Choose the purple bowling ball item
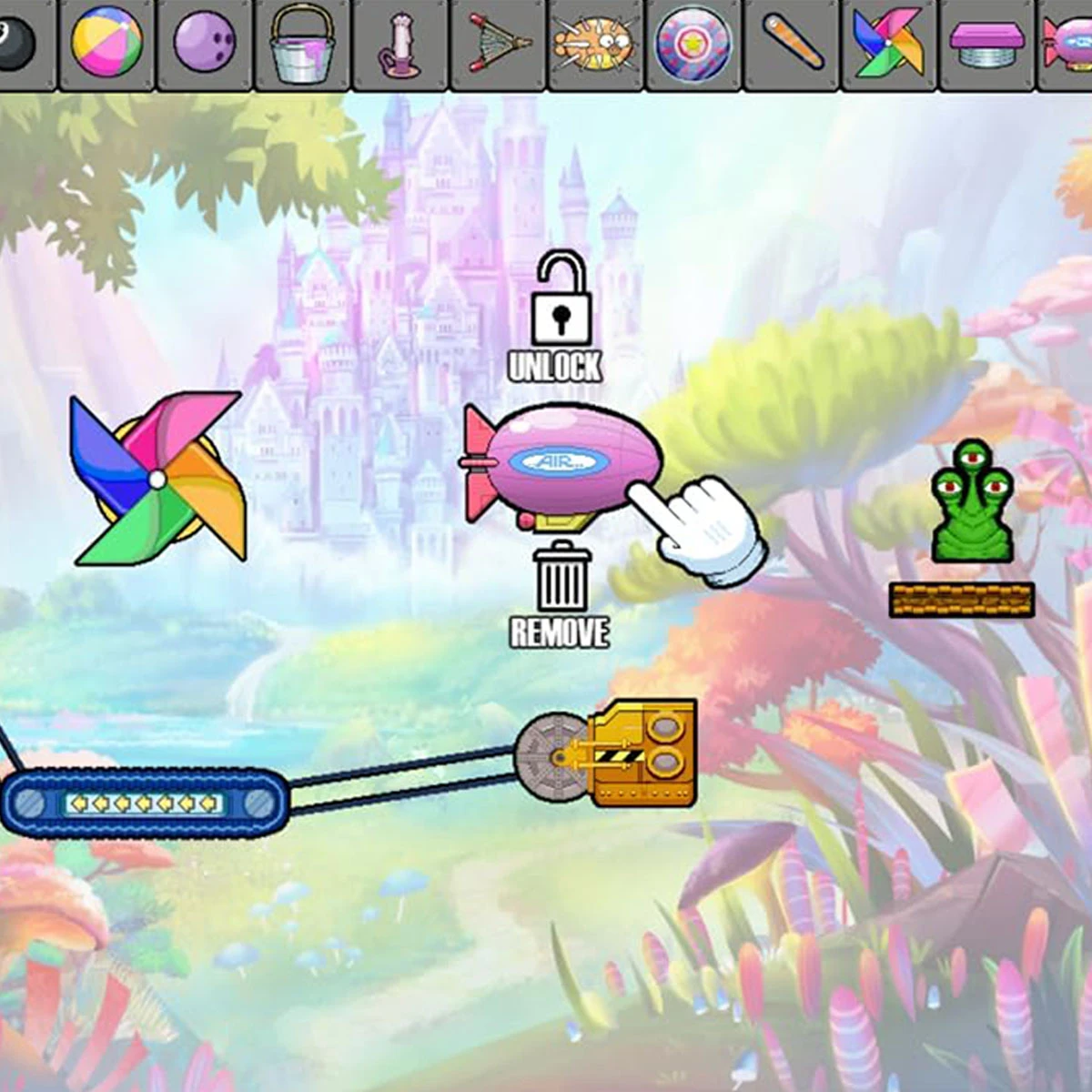Viewport: 1092px width, 1092px height. (205, 43)
